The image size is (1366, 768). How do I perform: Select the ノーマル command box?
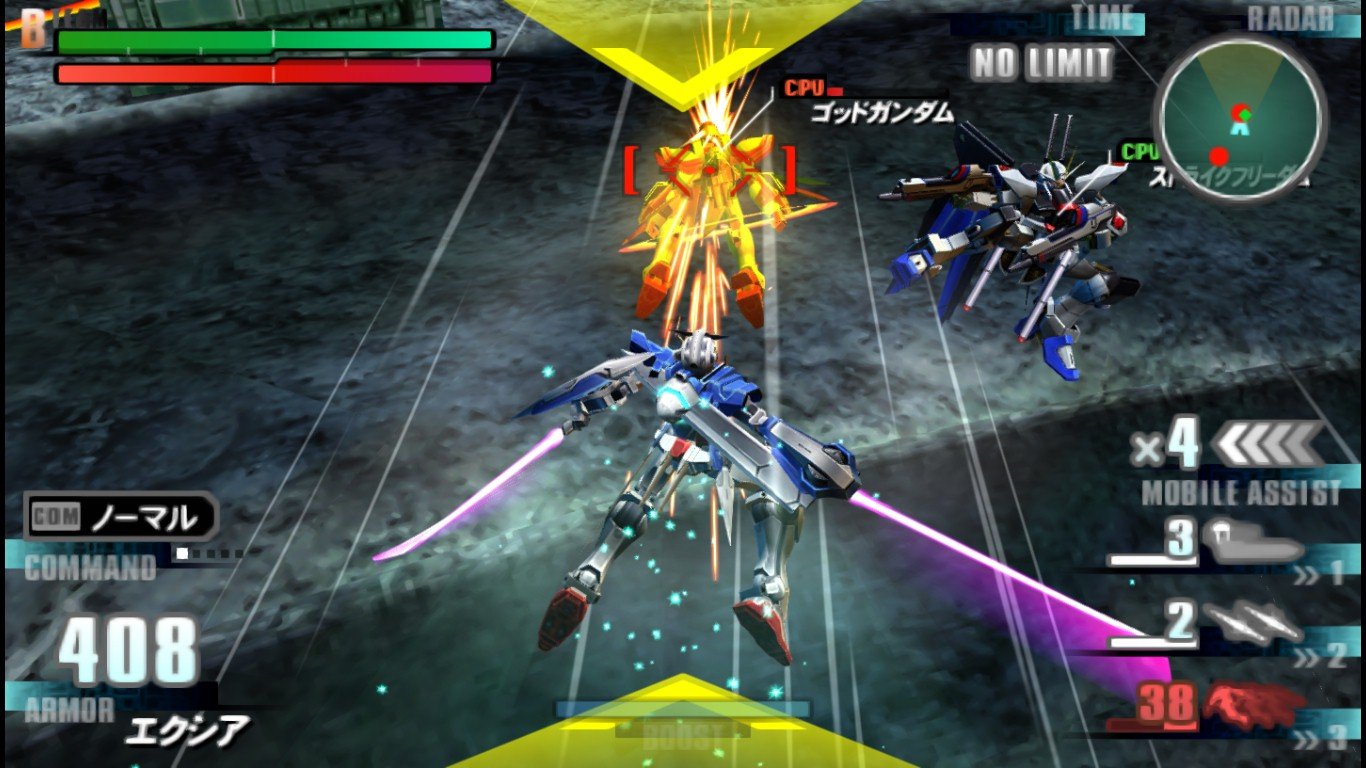click(122, 517)
